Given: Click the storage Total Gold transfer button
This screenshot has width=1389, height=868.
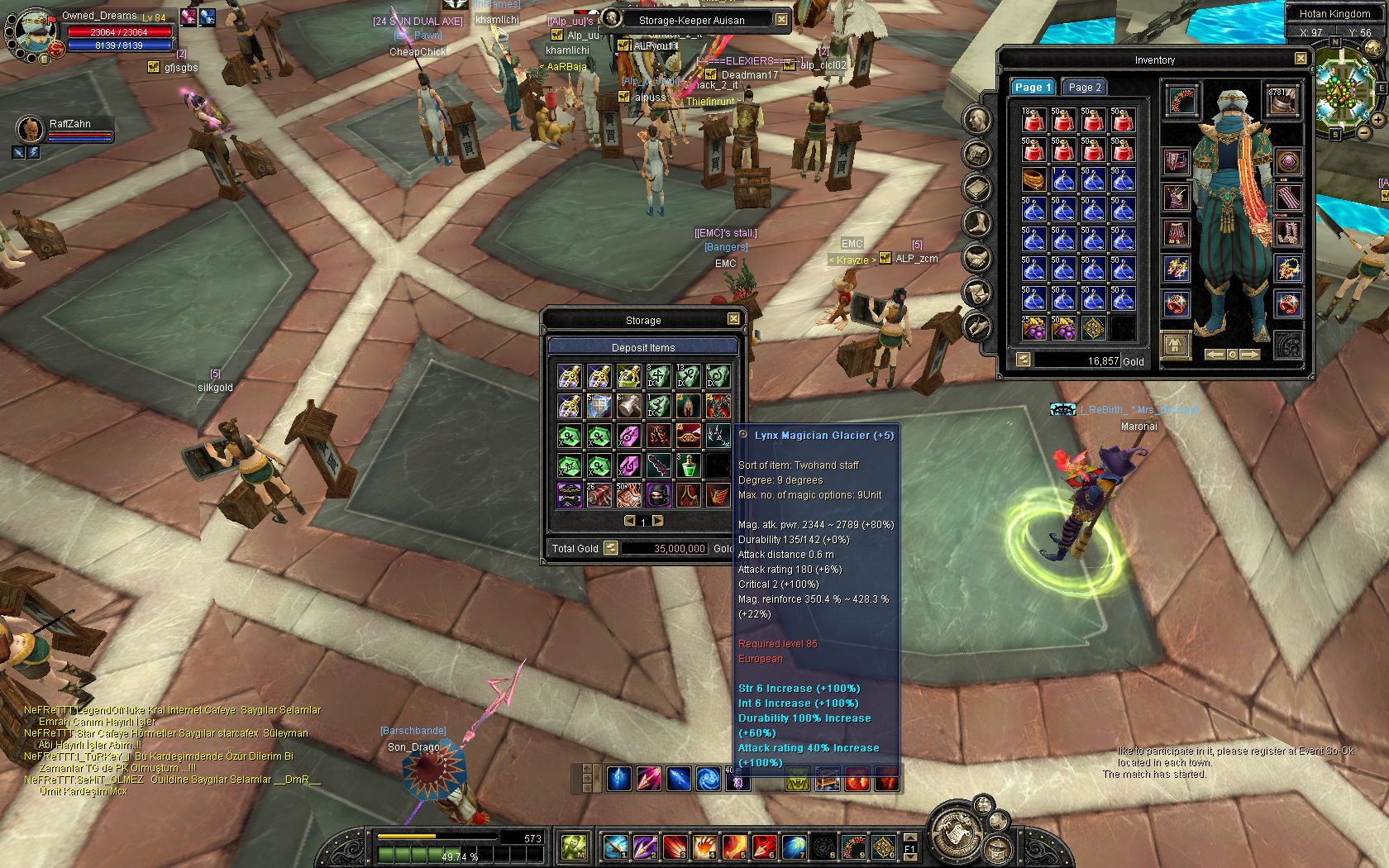Looking at the screenshot, I should (x=610, y=548).
